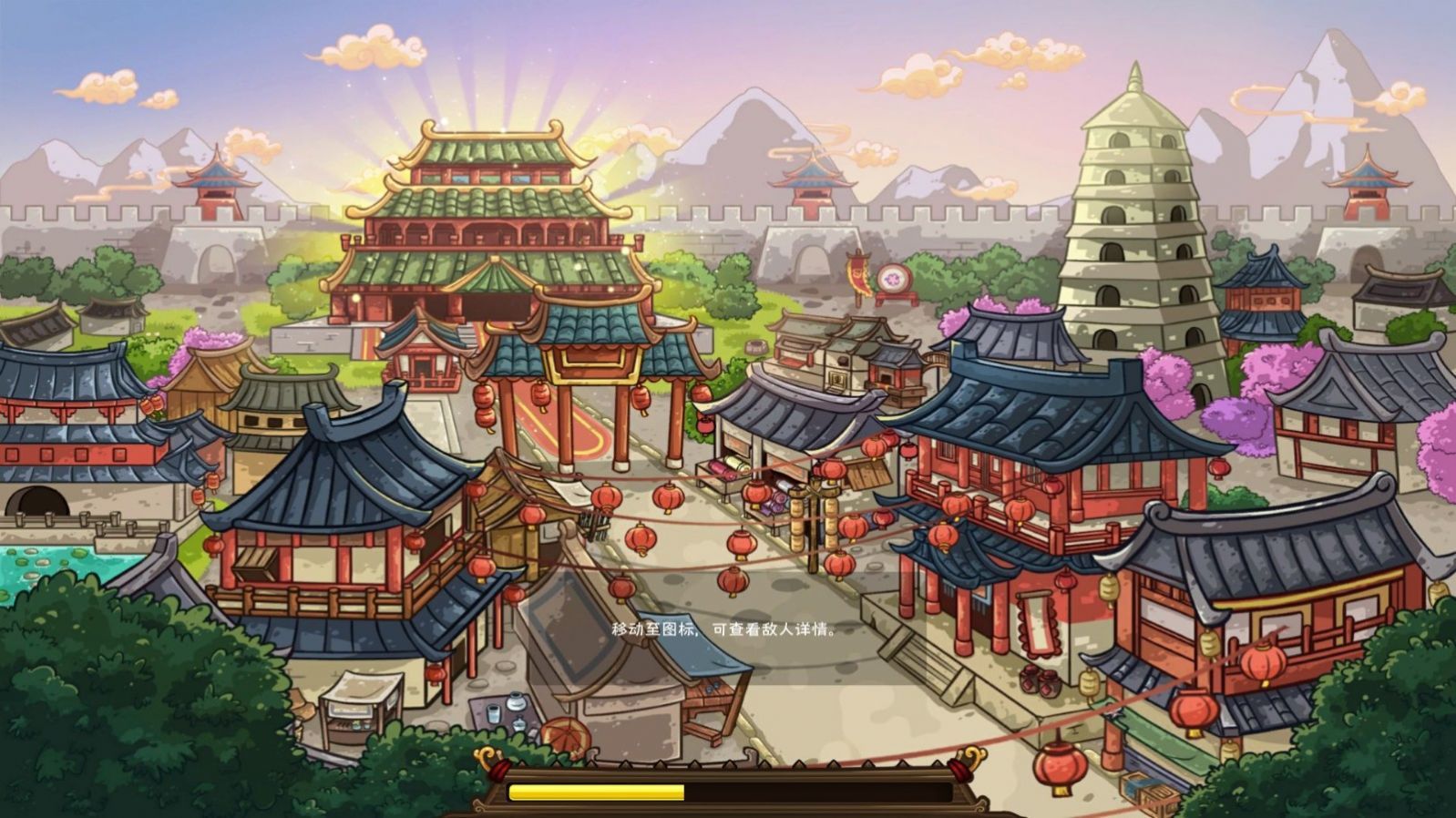
Task: Click the yellow banner flag by the drum
Action: (856, 273)
